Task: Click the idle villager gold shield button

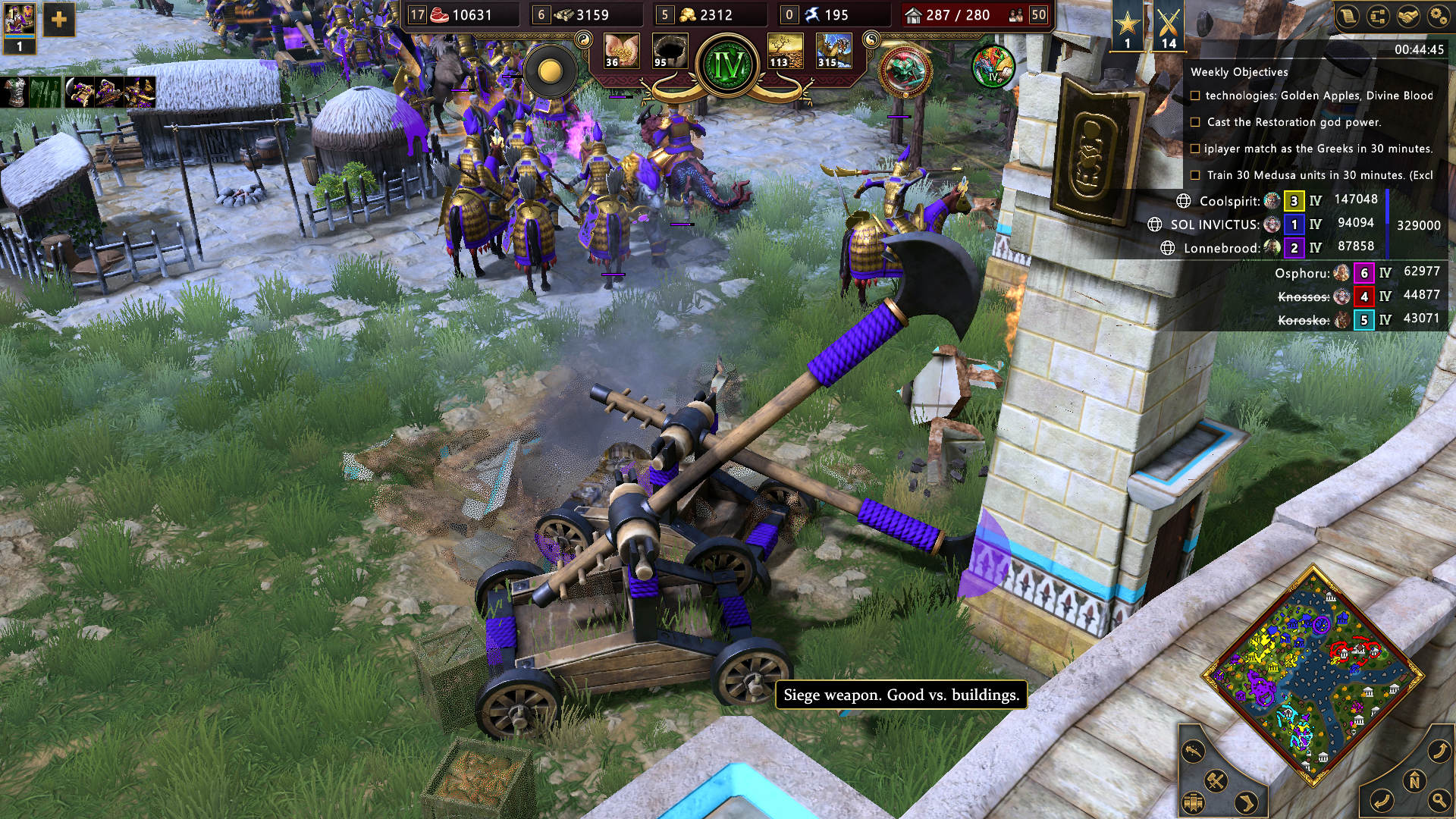Action: pyautogui.click(x=551, y=71)
